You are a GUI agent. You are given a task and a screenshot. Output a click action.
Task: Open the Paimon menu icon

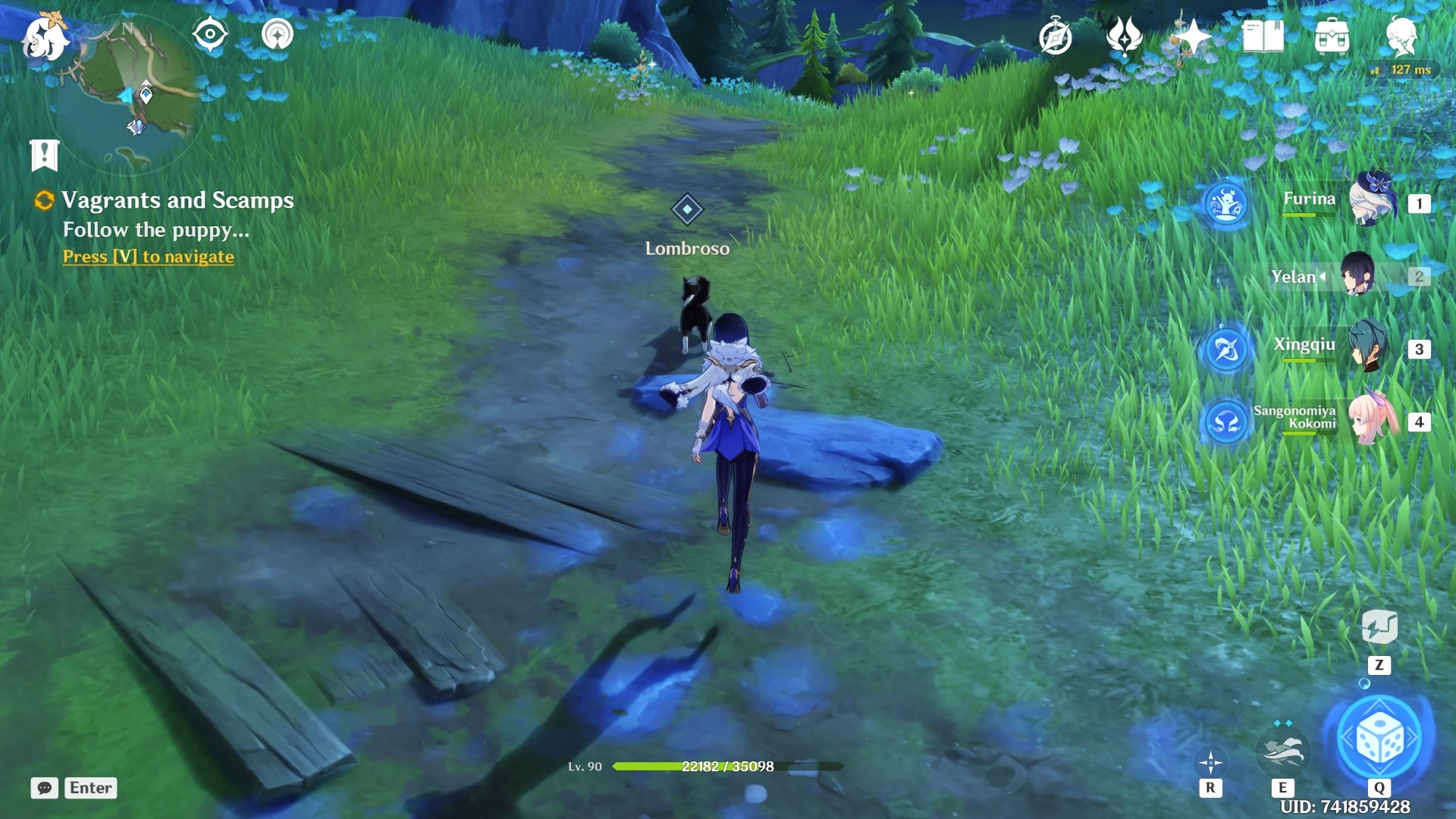point(44,36)
